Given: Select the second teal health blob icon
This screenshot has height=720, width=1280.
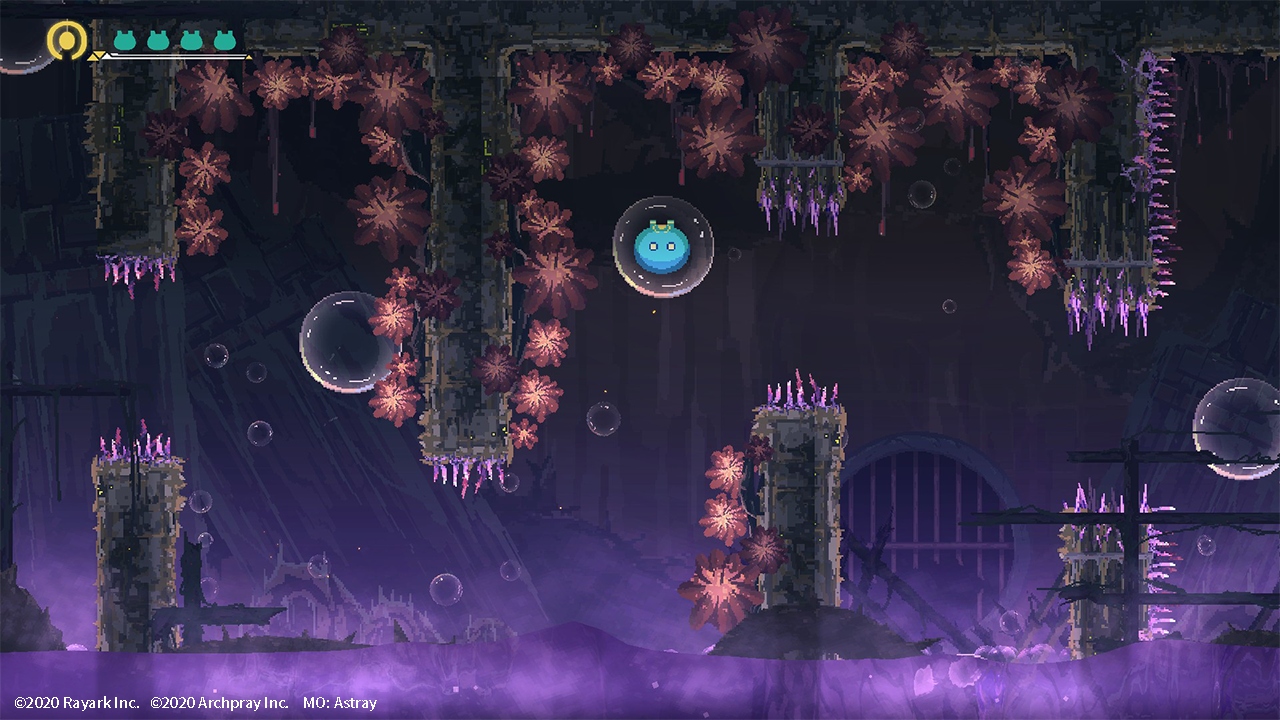Looking at the screenshot, I should tap(158, 41).
